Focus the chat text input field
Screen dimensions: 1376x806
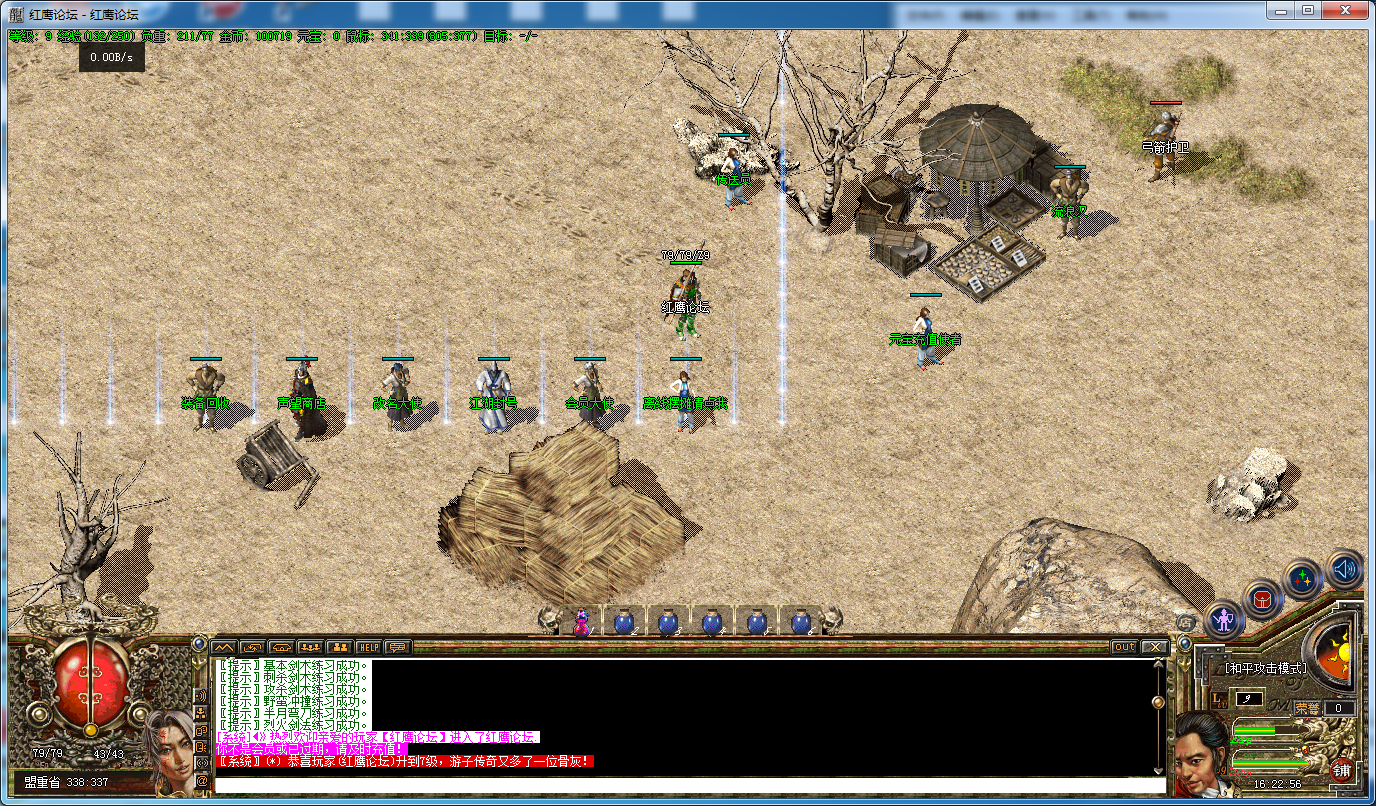click(690, 785)
